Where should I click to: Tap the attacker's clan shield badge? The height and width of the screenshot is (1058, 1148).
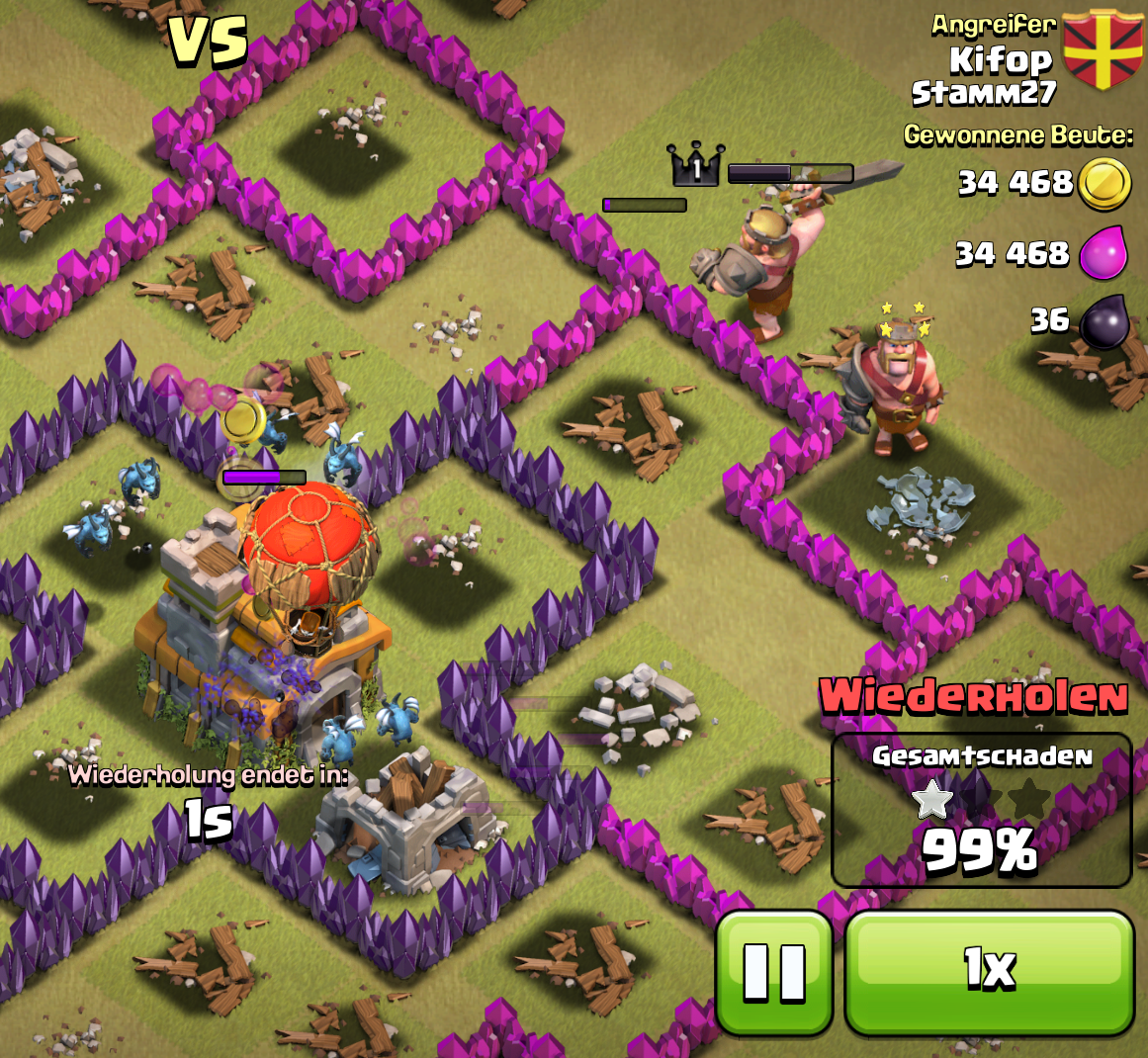(x=1102, y=49)
